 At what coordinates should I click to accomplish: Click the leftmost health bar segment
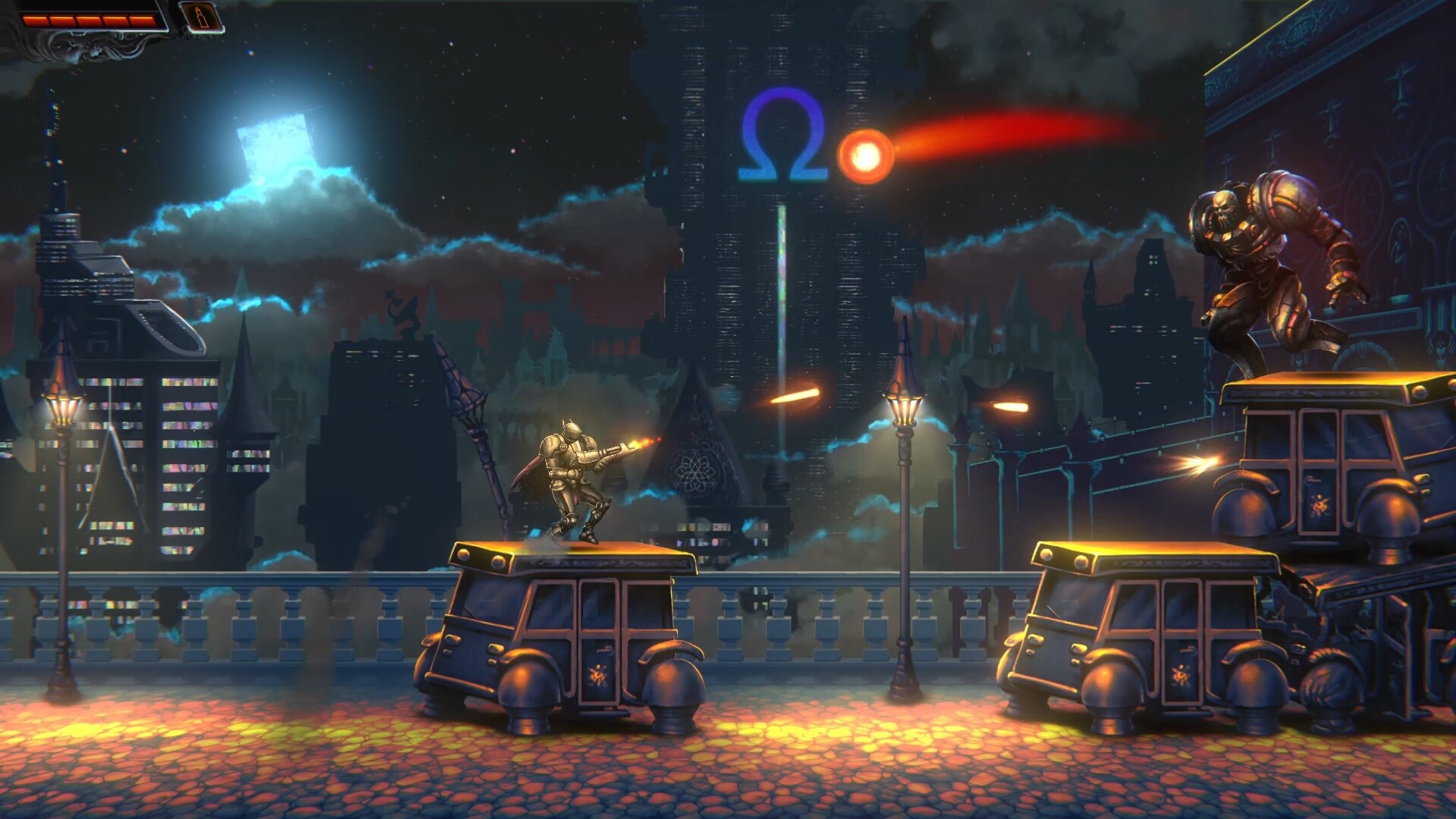[36, 20]
